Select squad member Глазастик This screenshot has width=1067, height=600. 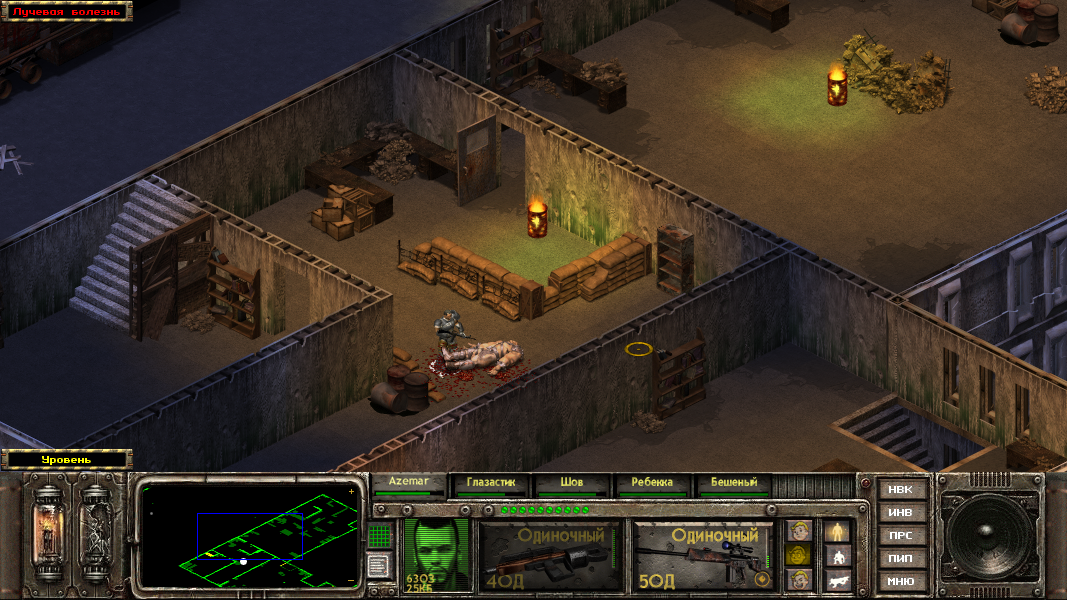[490, 483]
